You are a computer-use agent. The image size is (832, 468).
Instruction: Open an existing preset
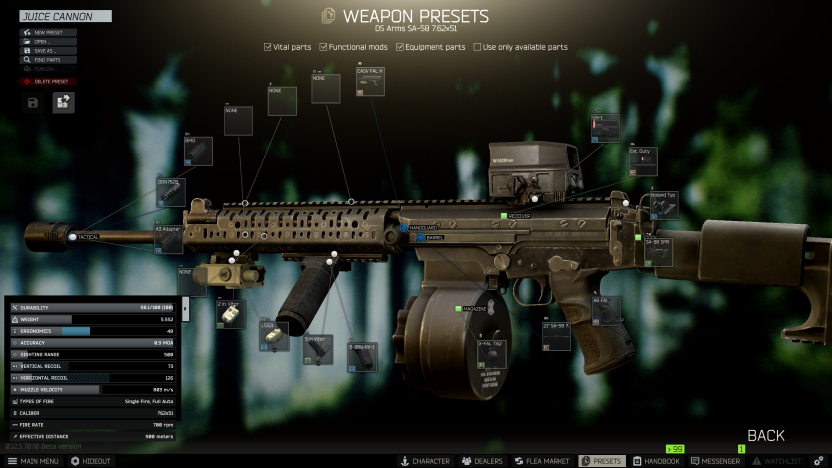tap(47, 42)
